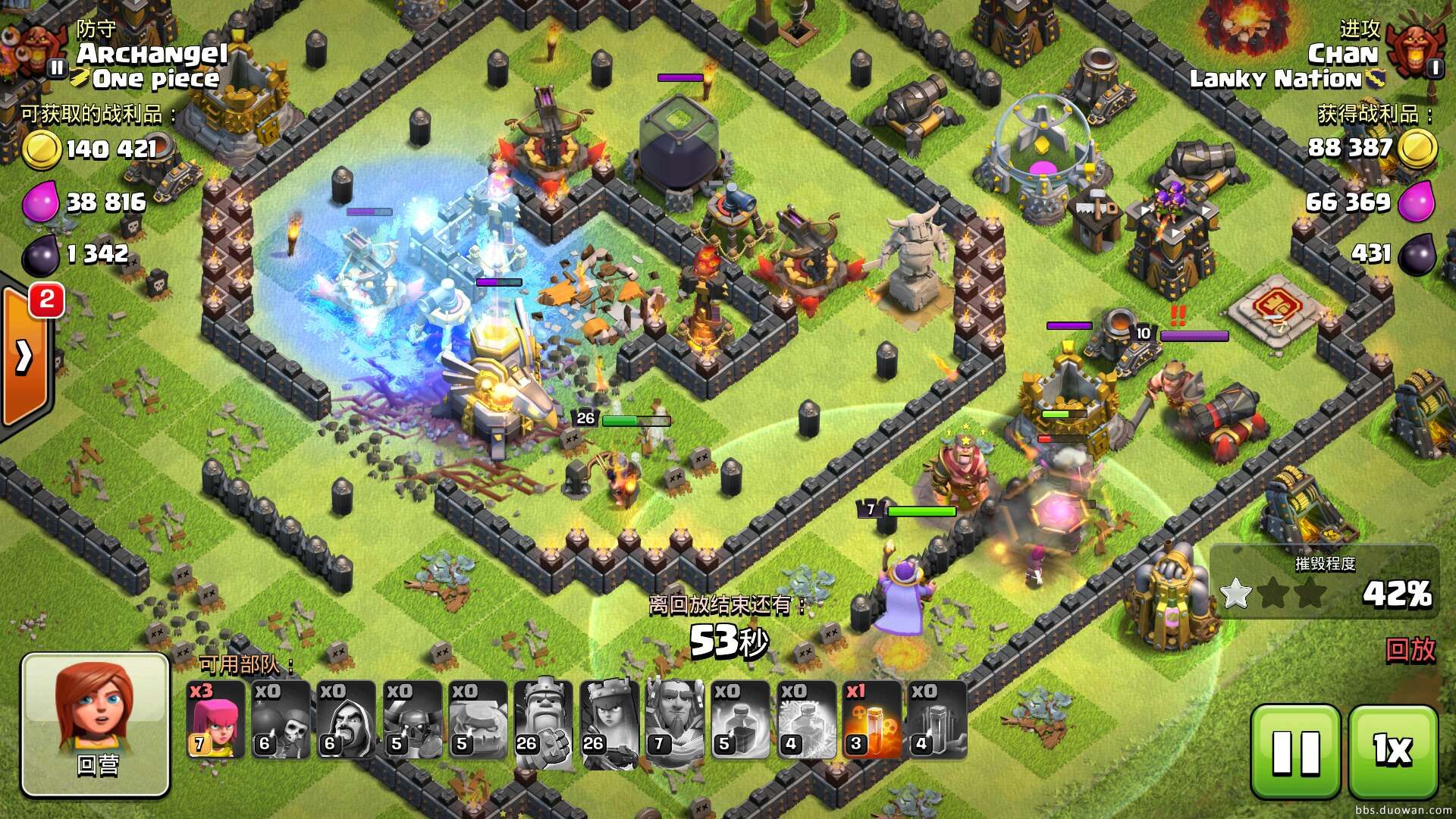Tap the 回营 return home button
The image size is (1456, 819).
pos(96,724)
